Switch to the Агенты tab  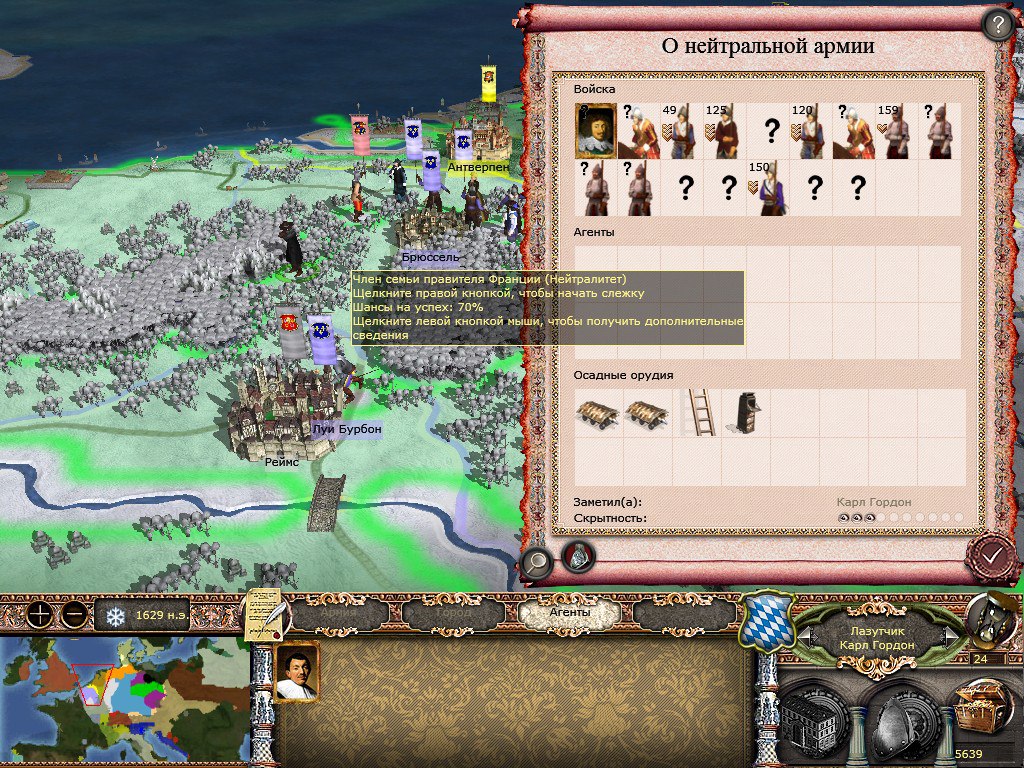570,612
